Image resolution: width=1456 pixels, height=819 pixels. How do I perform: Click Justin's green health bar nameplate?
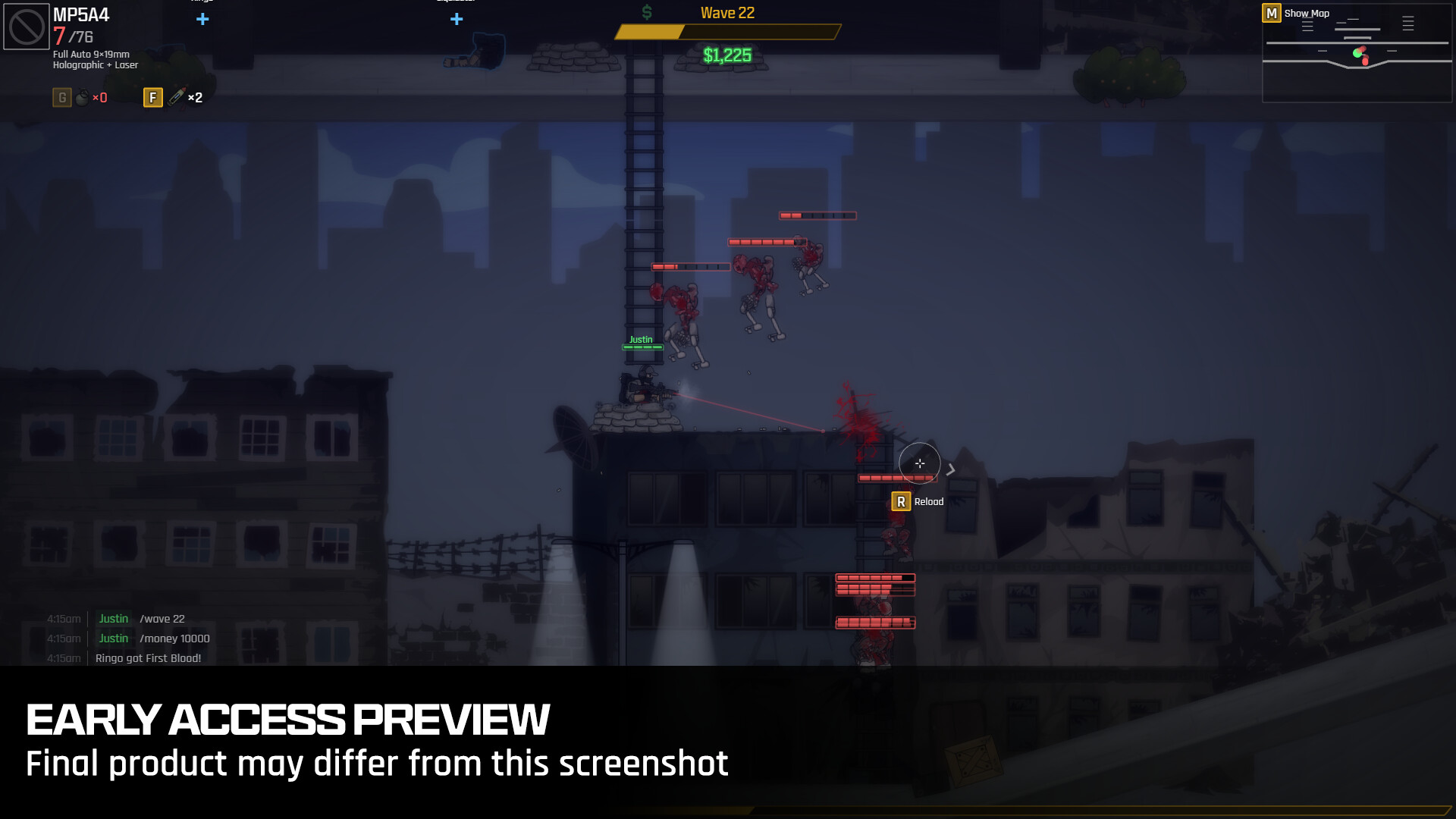tap(642, 348)
